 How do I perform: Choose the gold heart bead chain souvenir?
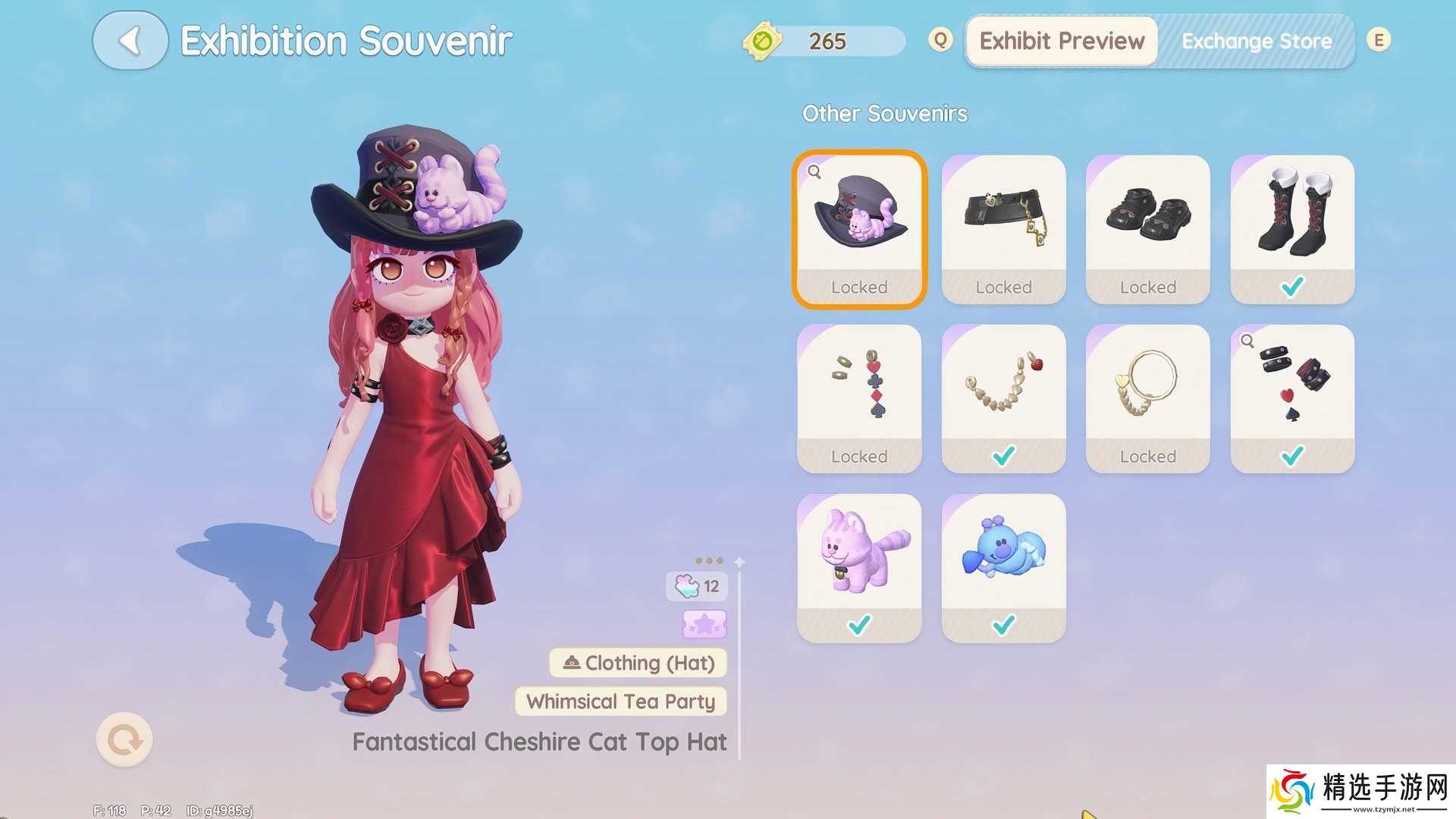coord(1003,398)
